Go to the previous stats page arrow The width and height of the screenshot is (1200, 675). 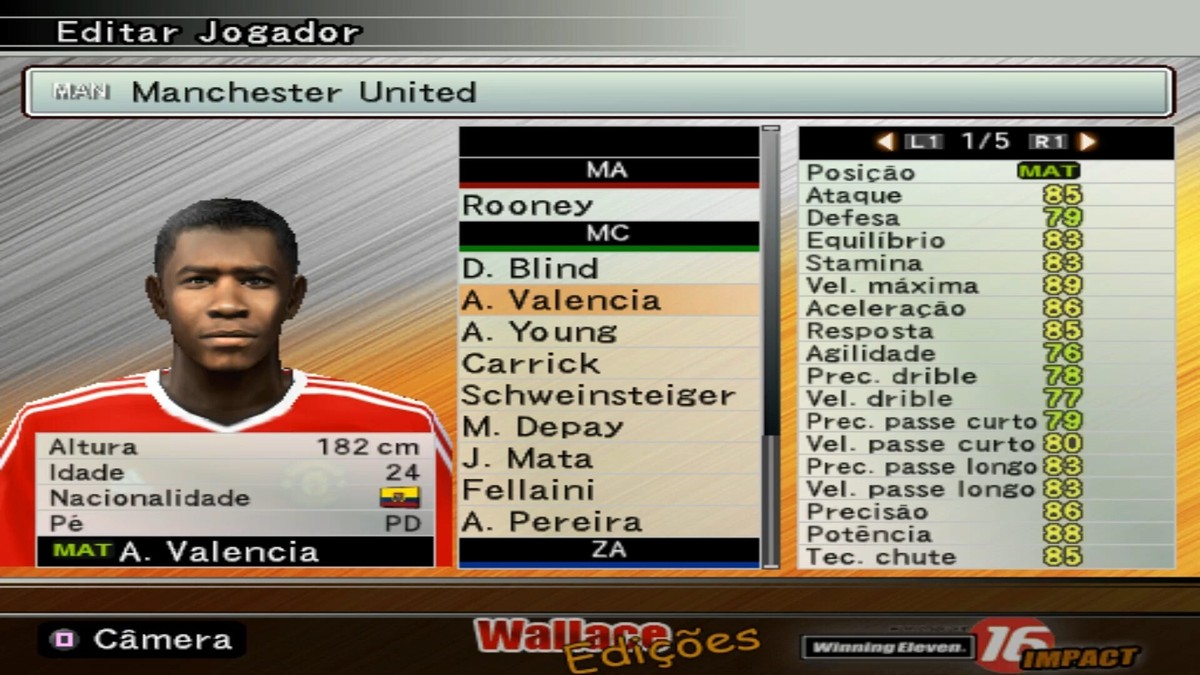[885, 142]
